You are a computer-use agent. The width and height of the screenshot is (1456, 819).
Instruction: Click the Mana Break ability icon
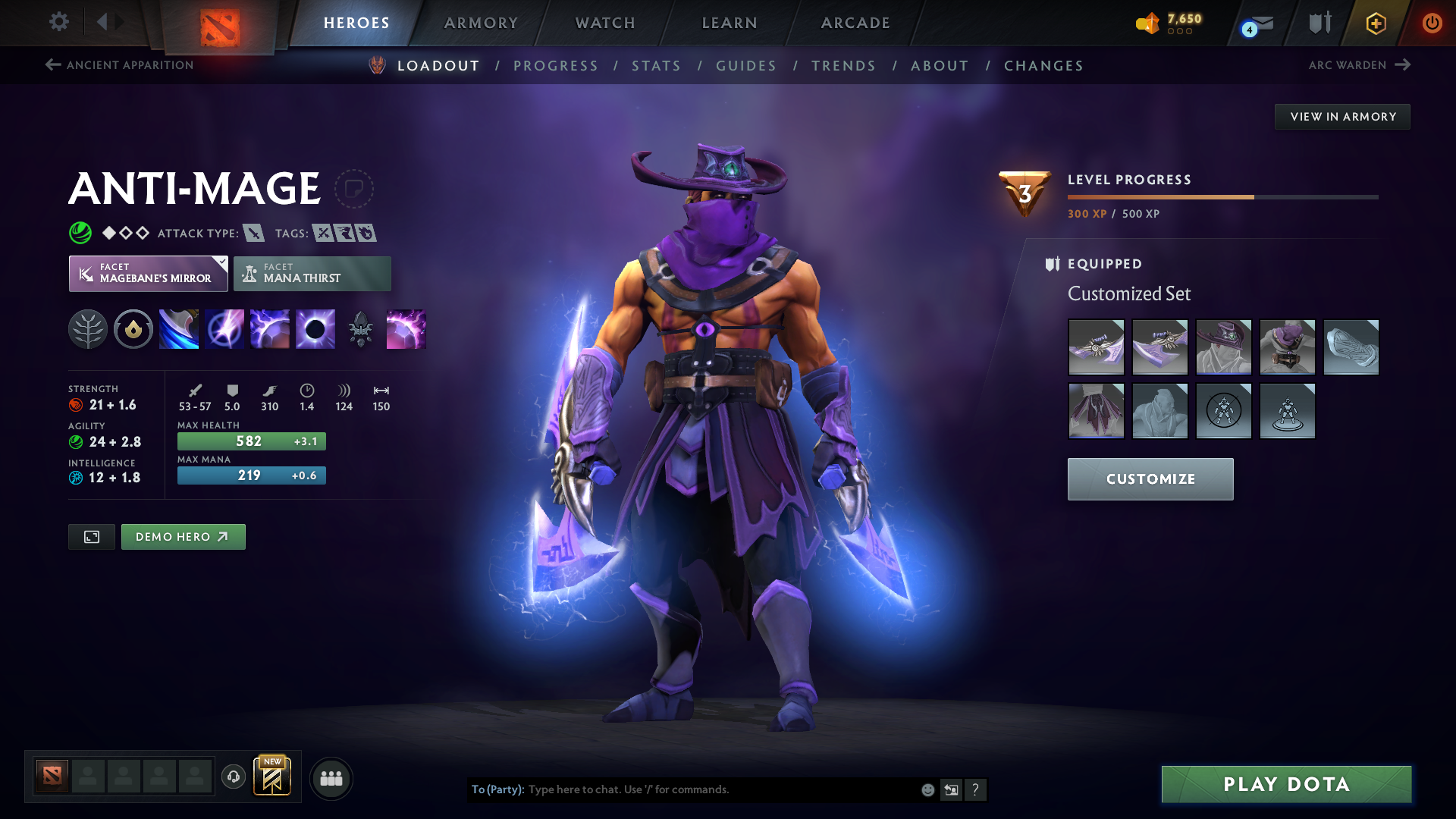(179, 329)
